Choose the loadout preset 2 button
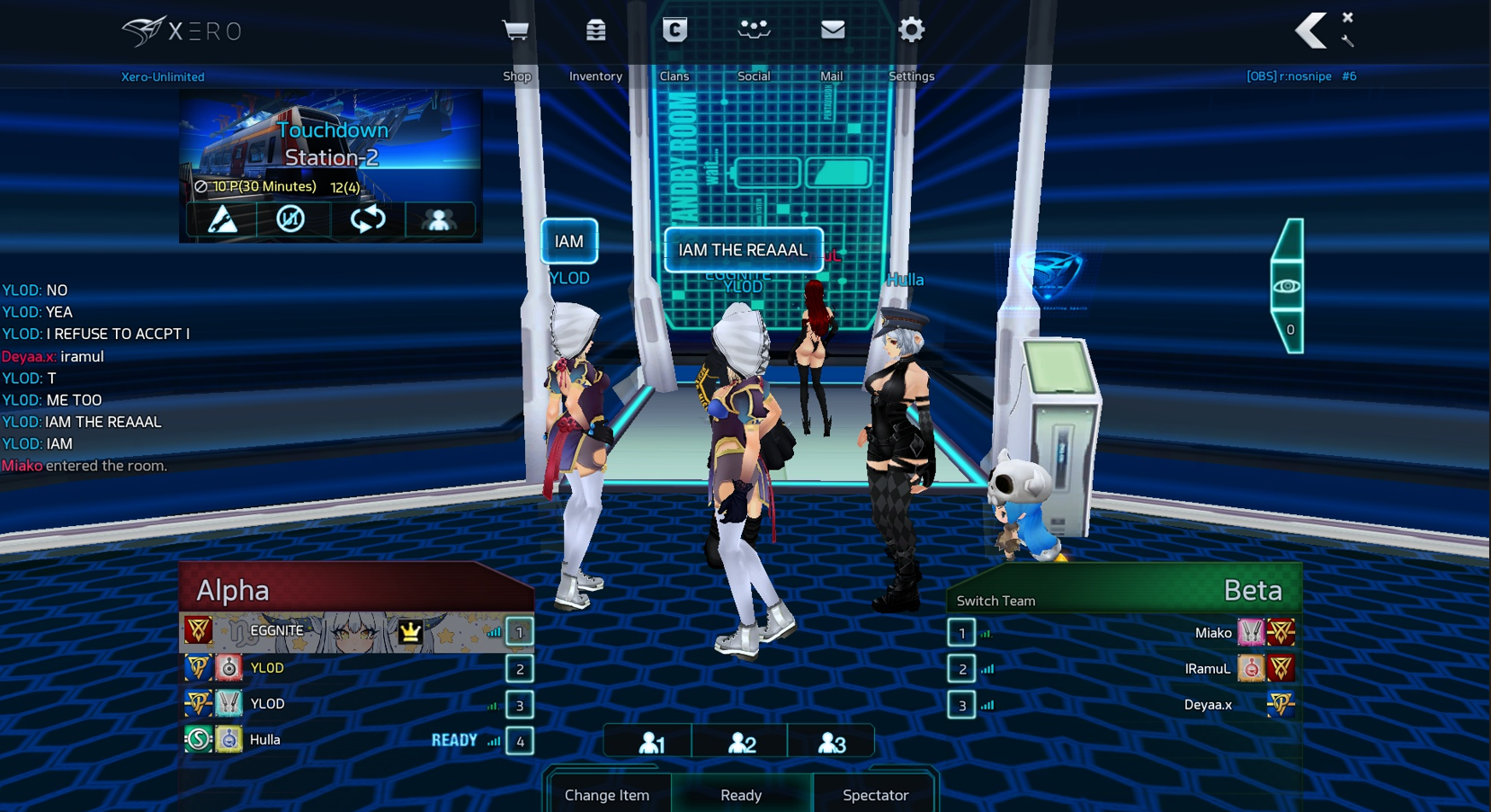This screenshot has height=812, width=1491. click(x=741, y=743)
